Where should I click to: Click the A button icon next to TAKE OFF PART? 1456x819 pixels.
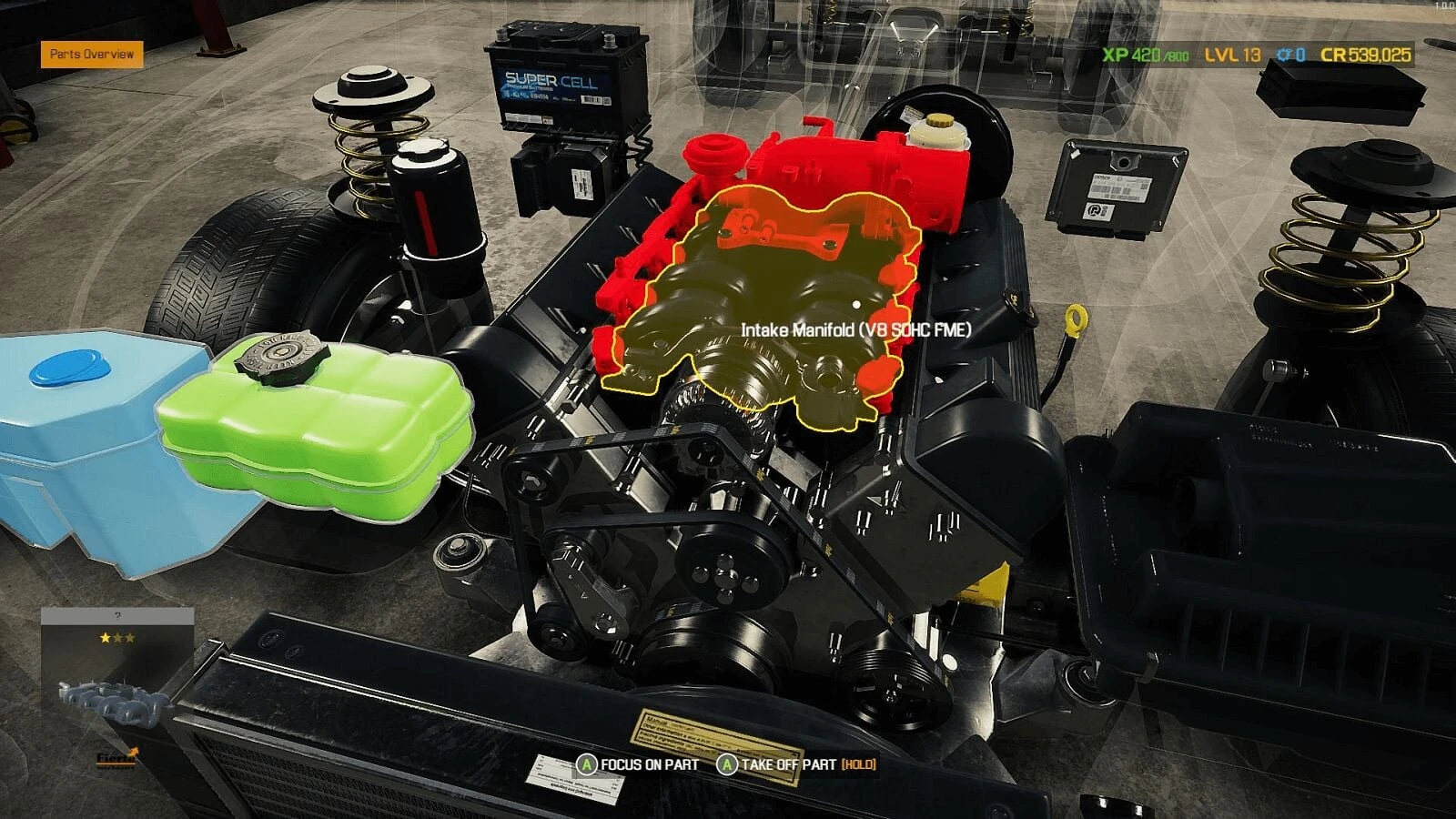728,765
